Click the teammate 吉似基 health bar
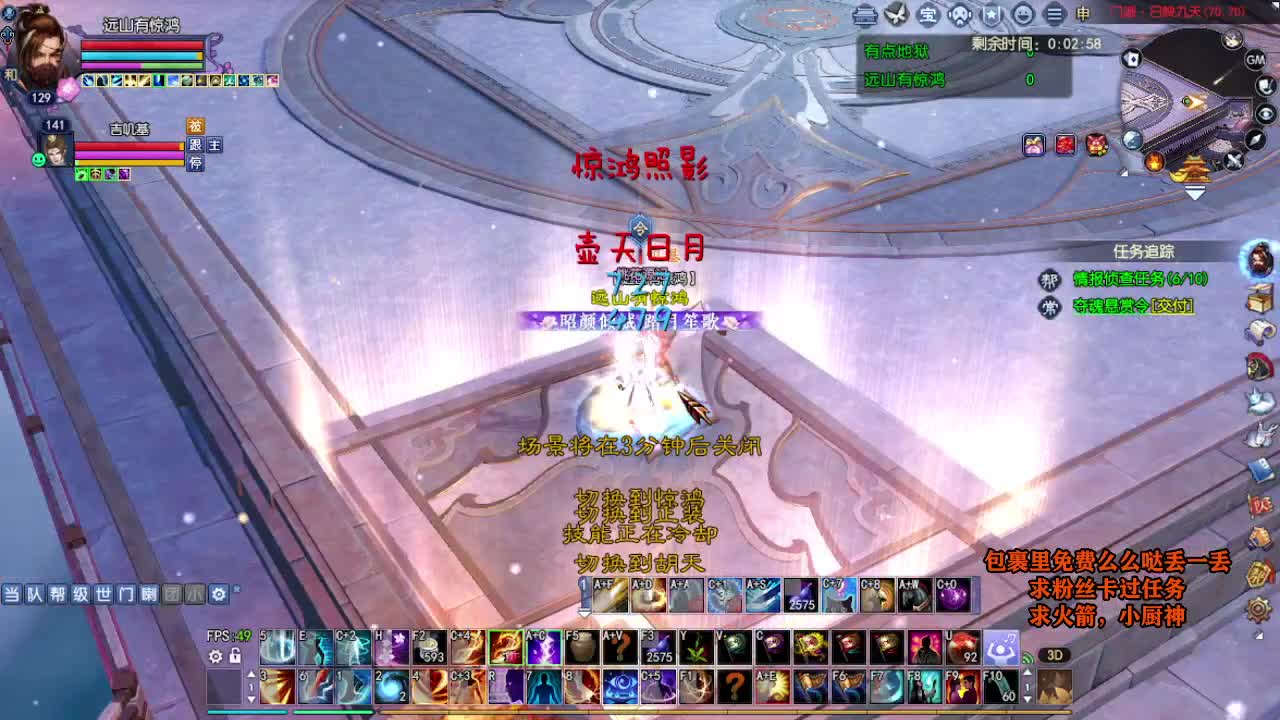 [x=130, y=146]
